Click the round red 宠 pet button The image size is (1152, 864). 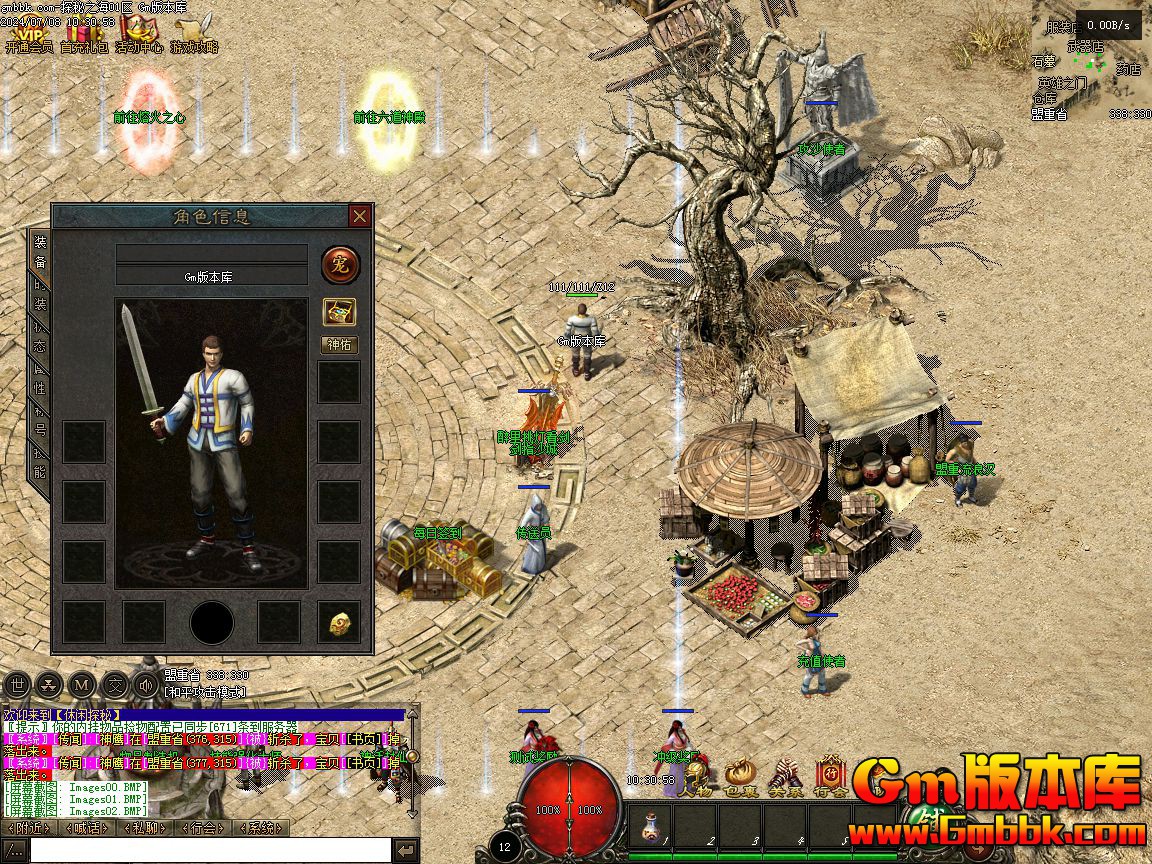[340, 265]
